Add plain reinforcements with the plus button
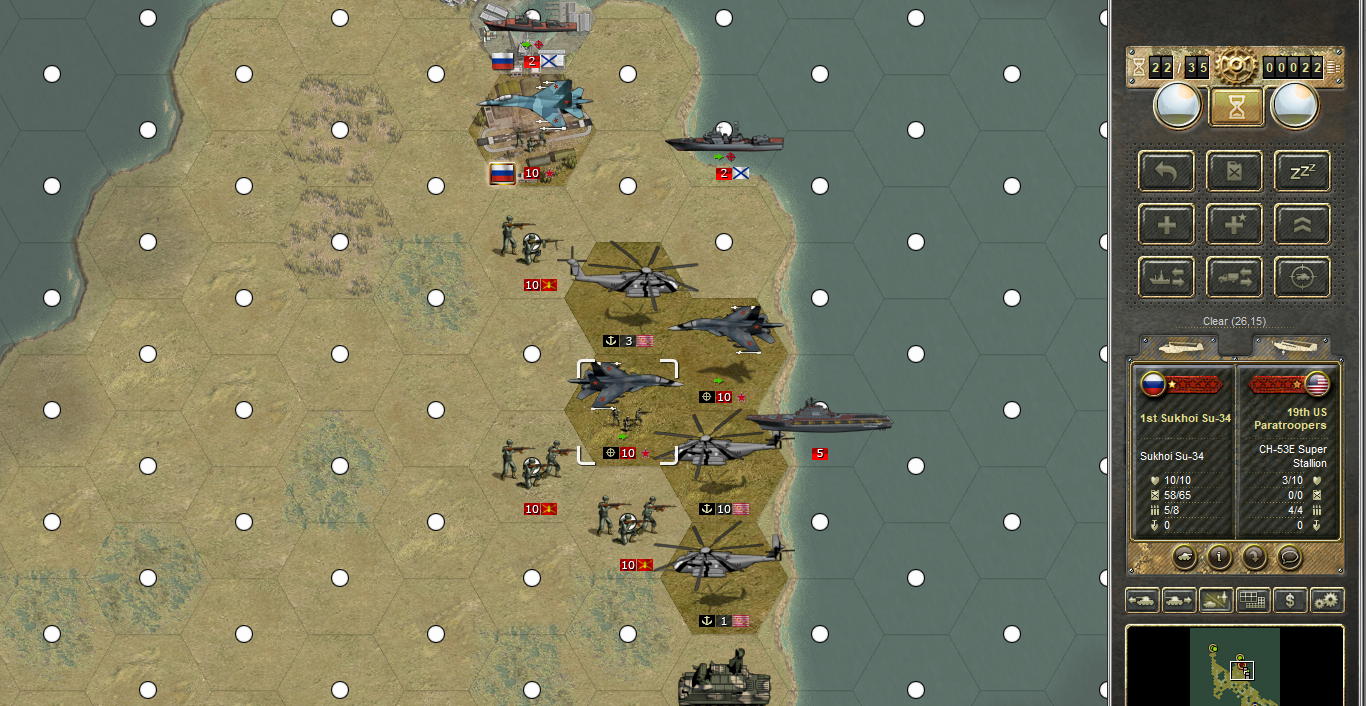Screen dimensions: 1366x706 coord(1166,224)
